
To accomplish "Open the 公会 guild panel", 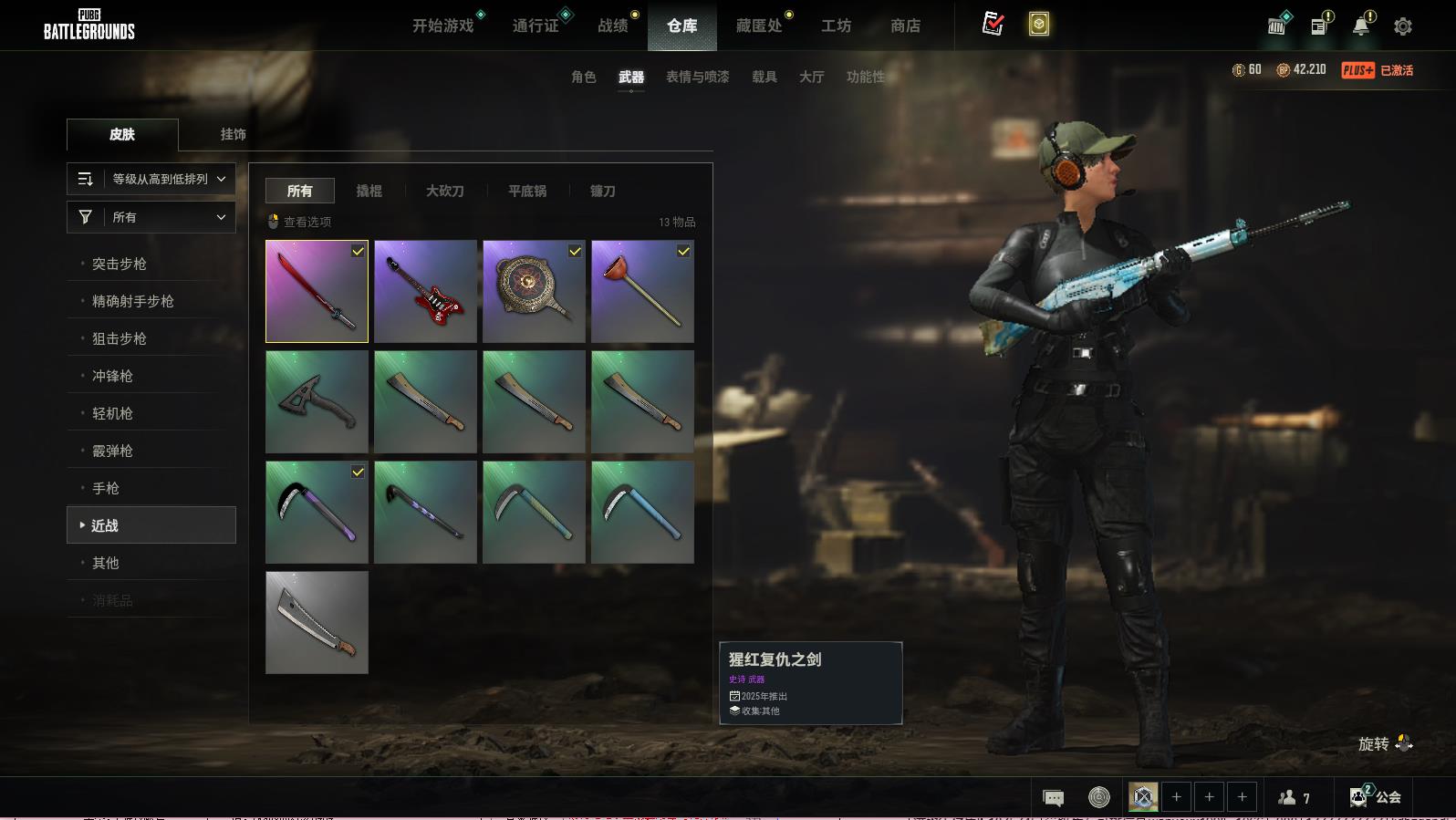I will 1376,797.
